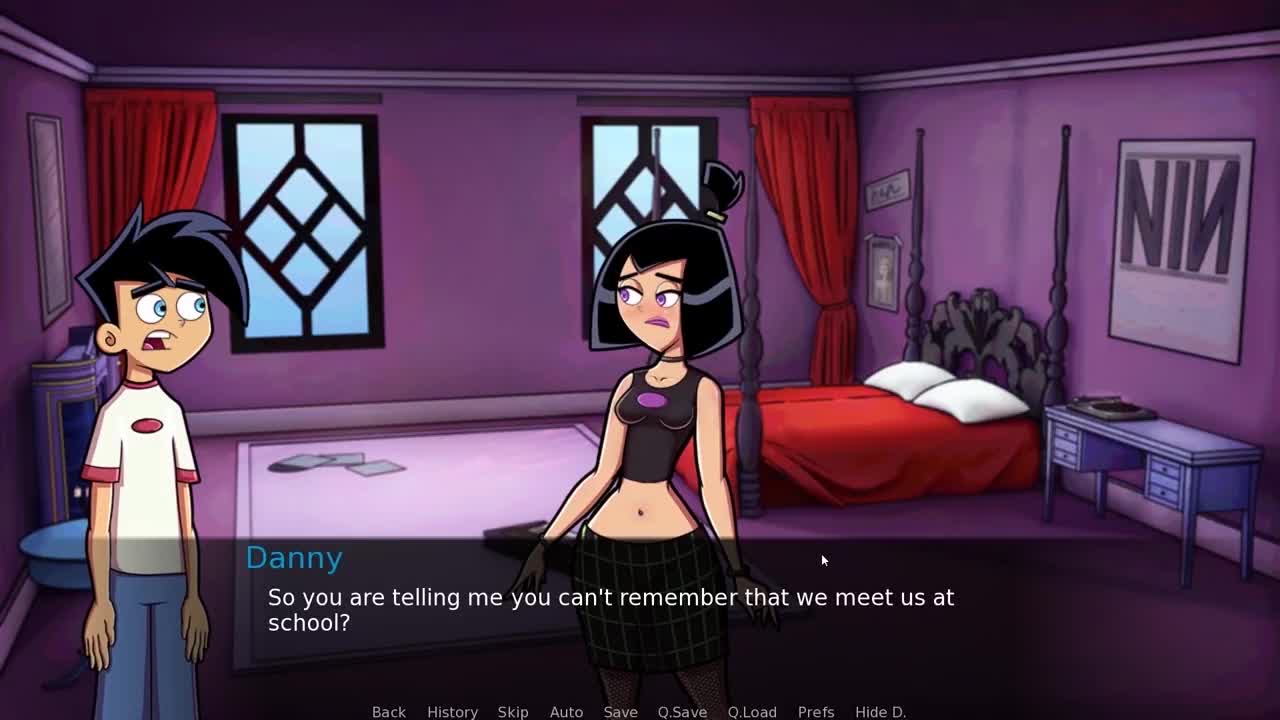Activate Skip to fast-forward dialogue
1280x720 pixels.
coord(513,711)
